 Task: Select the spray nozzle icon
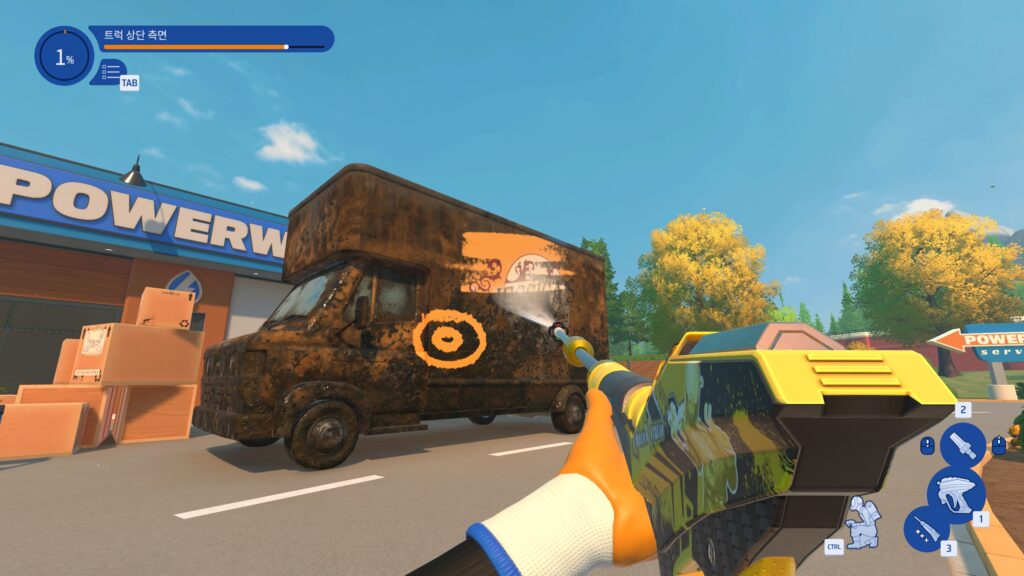962,445
